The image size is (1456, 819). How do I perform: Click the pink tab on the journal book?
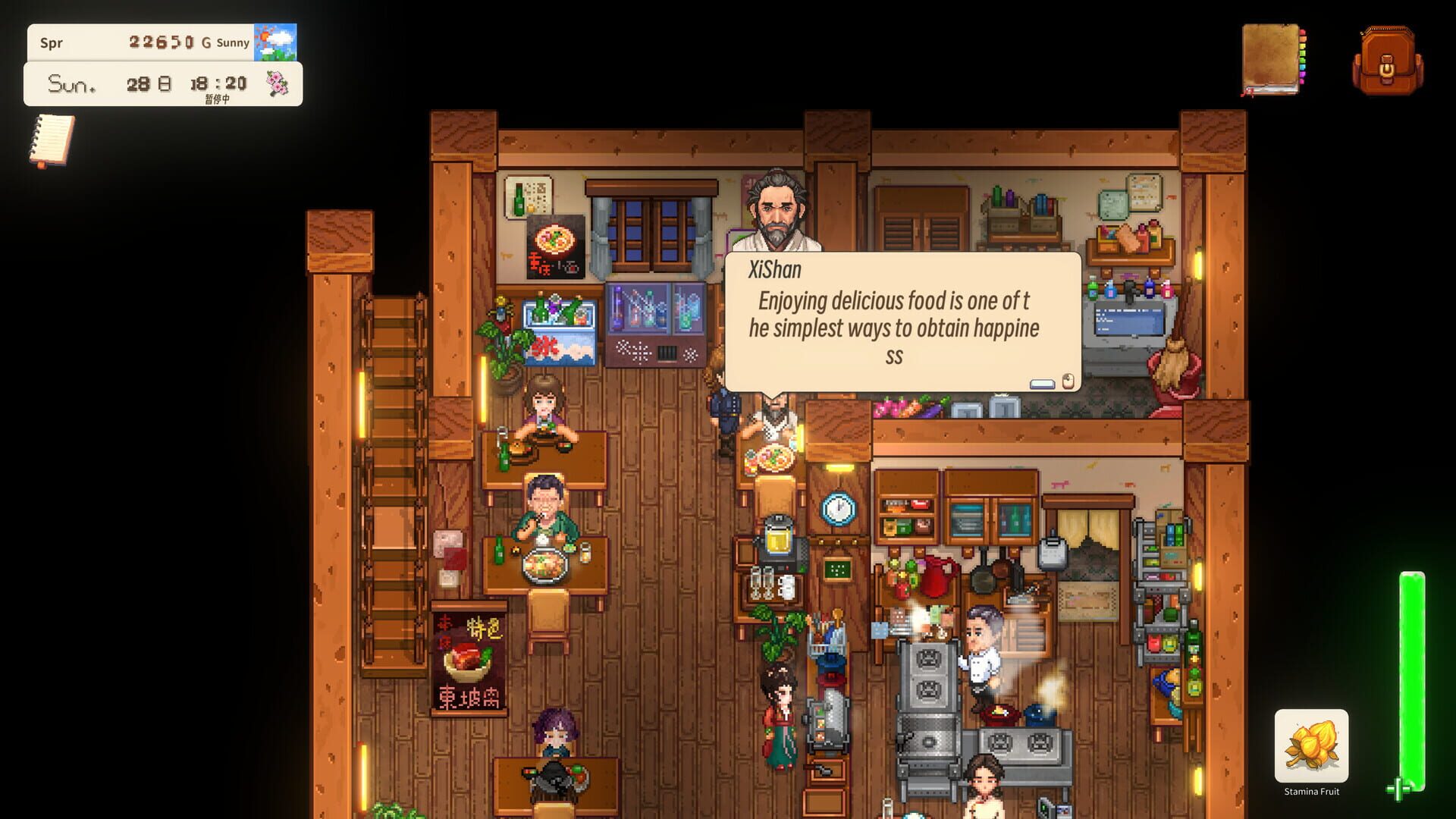coord(1302,82)
